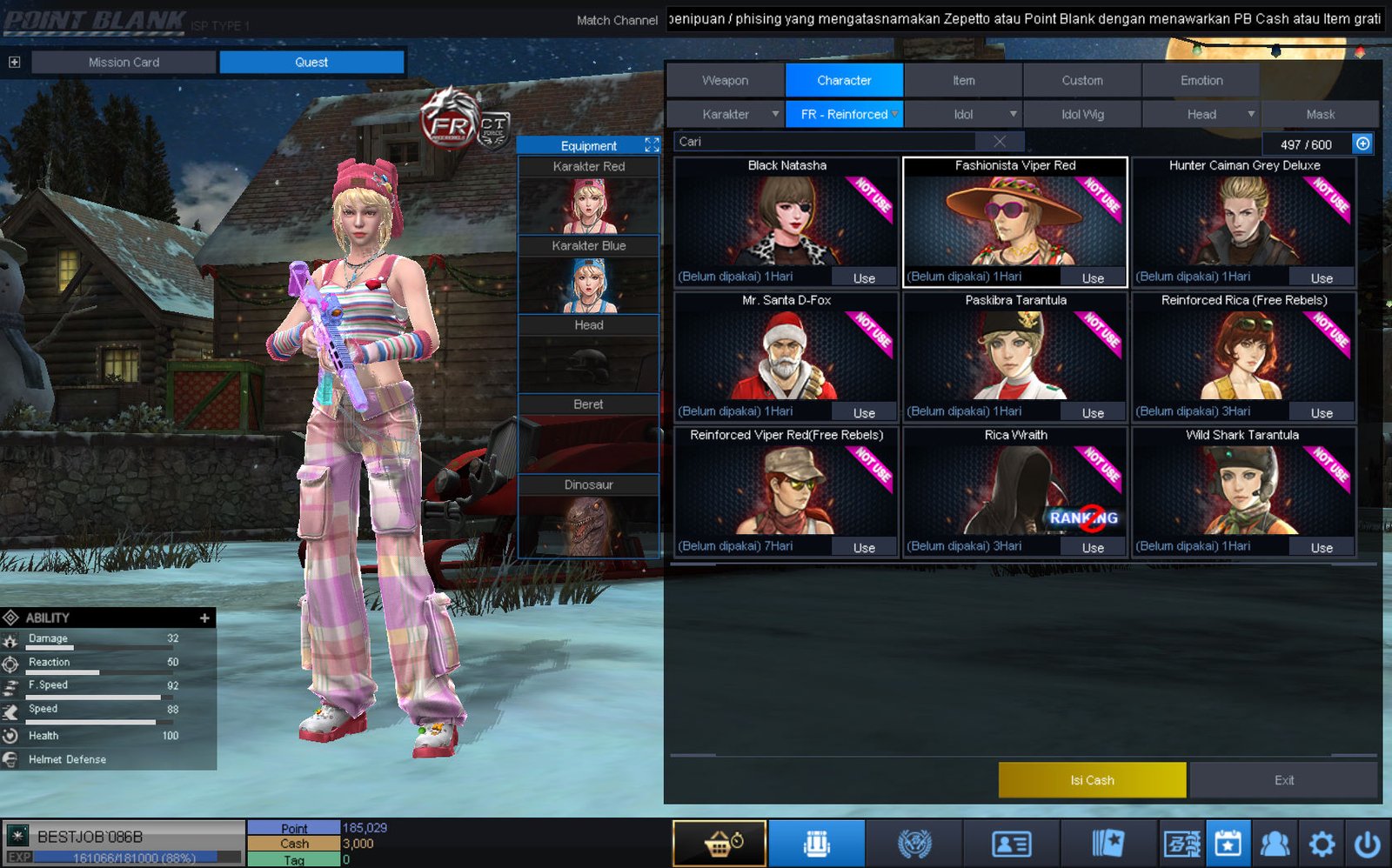Exit the inventory screen

click(1283, 780)
